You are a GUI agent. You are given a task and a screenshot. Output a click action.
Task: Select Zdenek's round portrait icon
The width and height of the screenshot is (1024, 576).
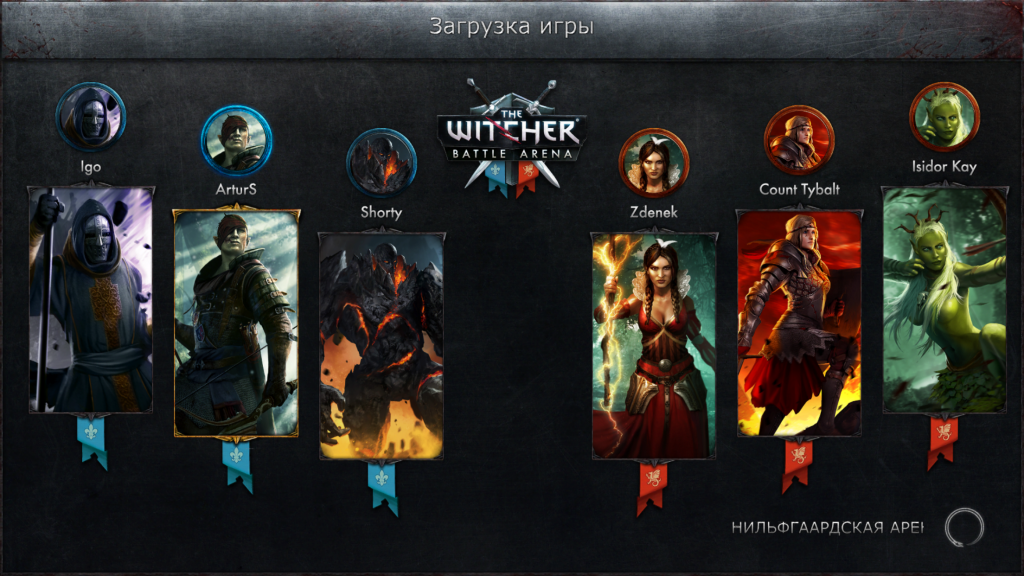[x=653, y=163]
